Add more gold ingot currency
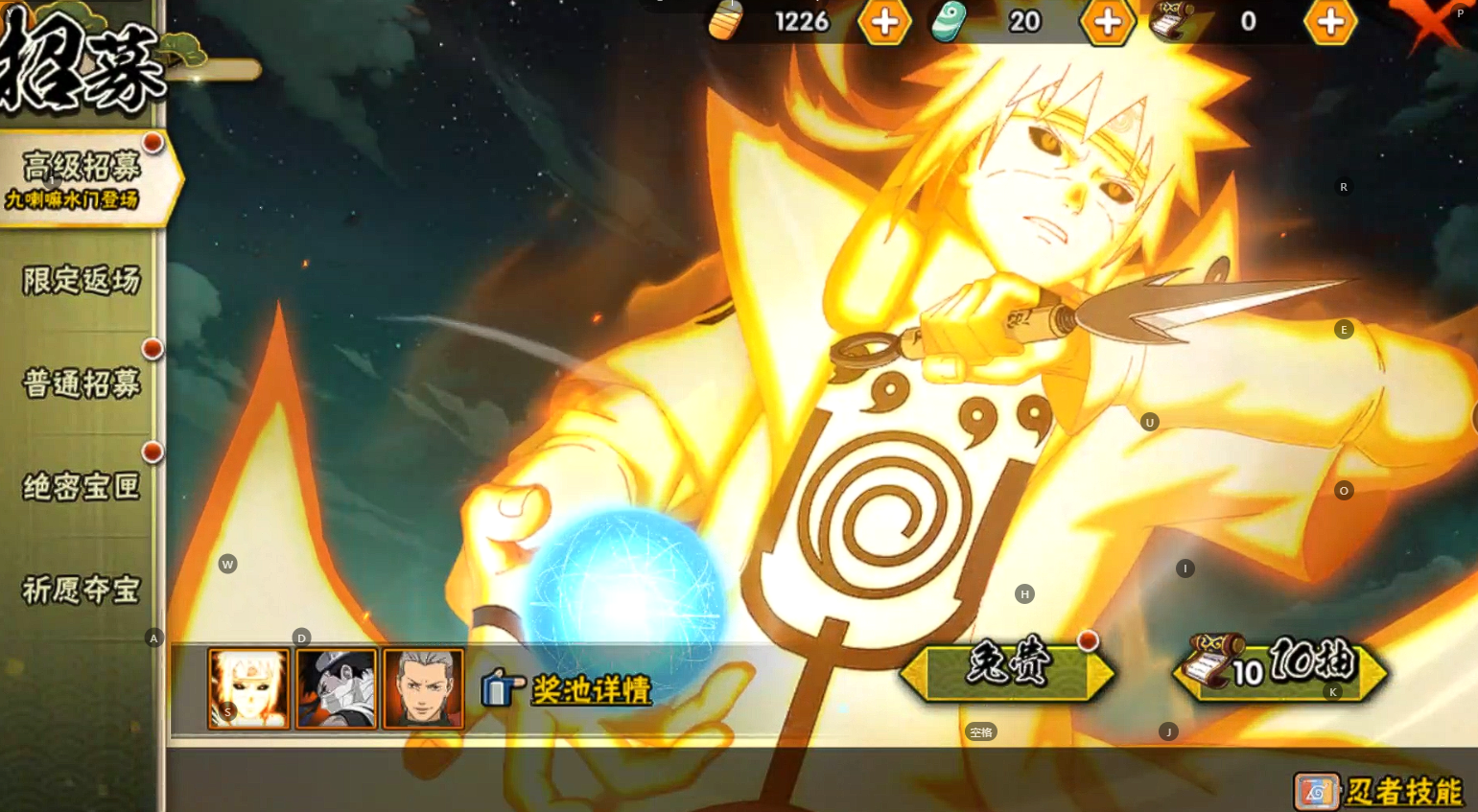The image size is (1478, 812). point(883,22)
